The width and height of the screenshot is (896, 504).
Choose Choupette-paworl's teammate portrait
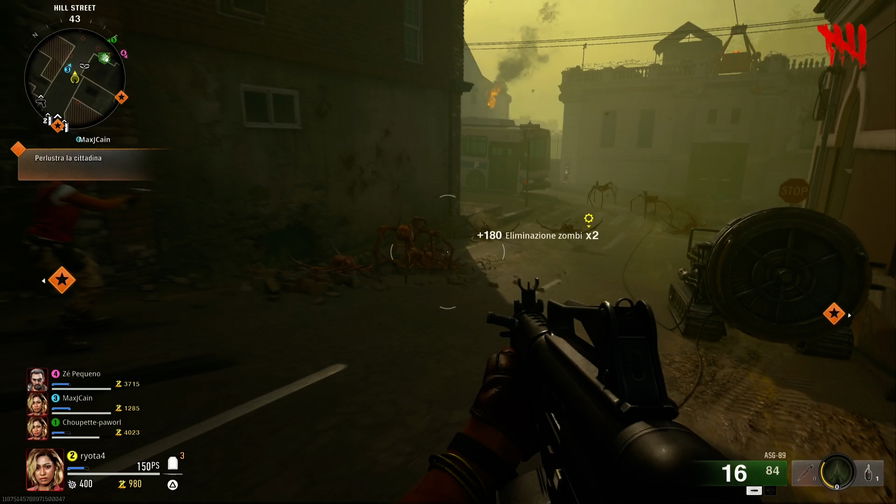coord(36,427)
